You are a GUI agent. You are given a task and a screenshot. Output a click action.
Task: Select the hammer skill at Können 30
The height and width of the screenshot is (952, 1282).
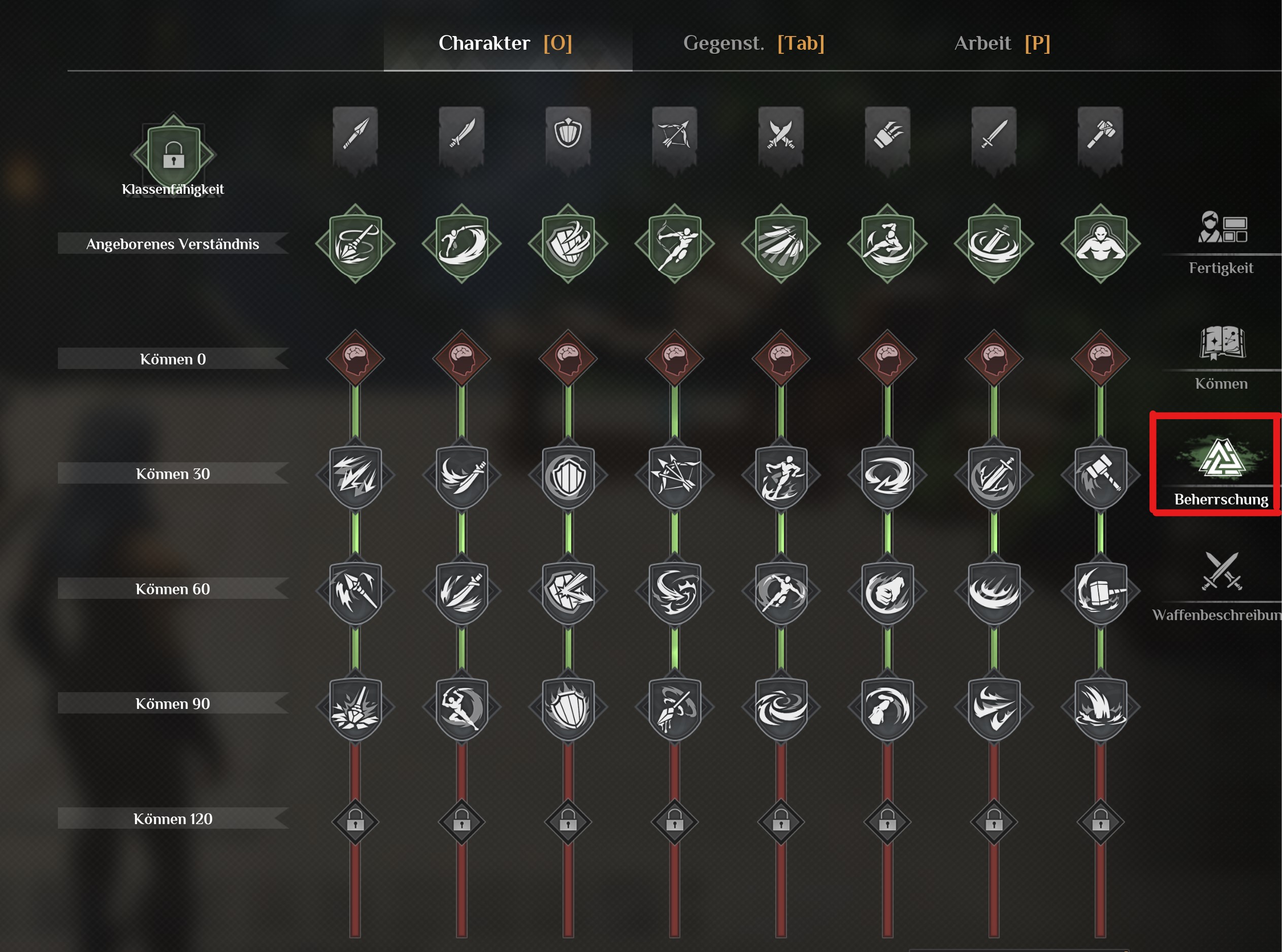tap(1100, 475)
